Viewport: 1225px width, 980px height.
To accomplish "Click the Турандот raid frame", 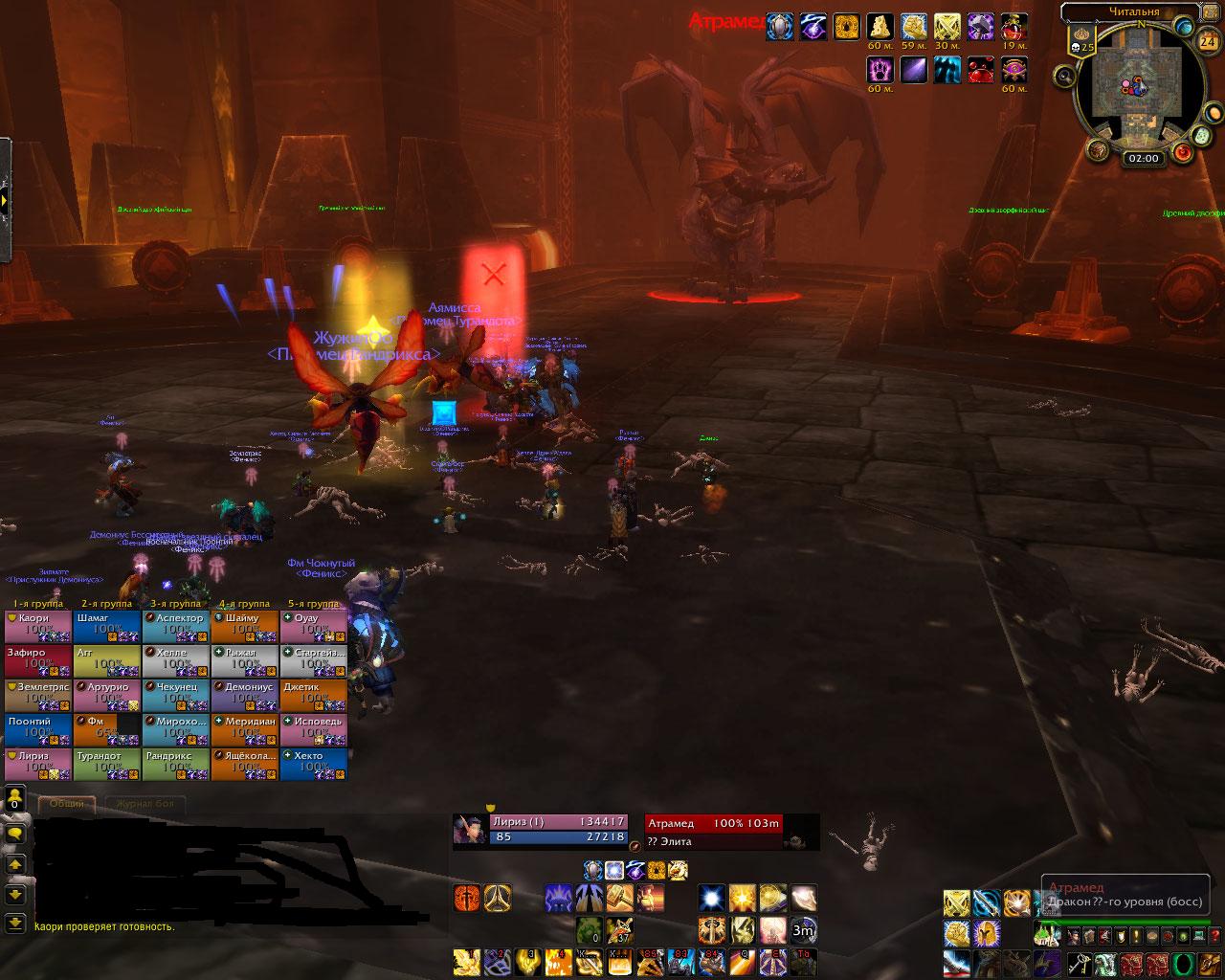I will coord(107,763).
